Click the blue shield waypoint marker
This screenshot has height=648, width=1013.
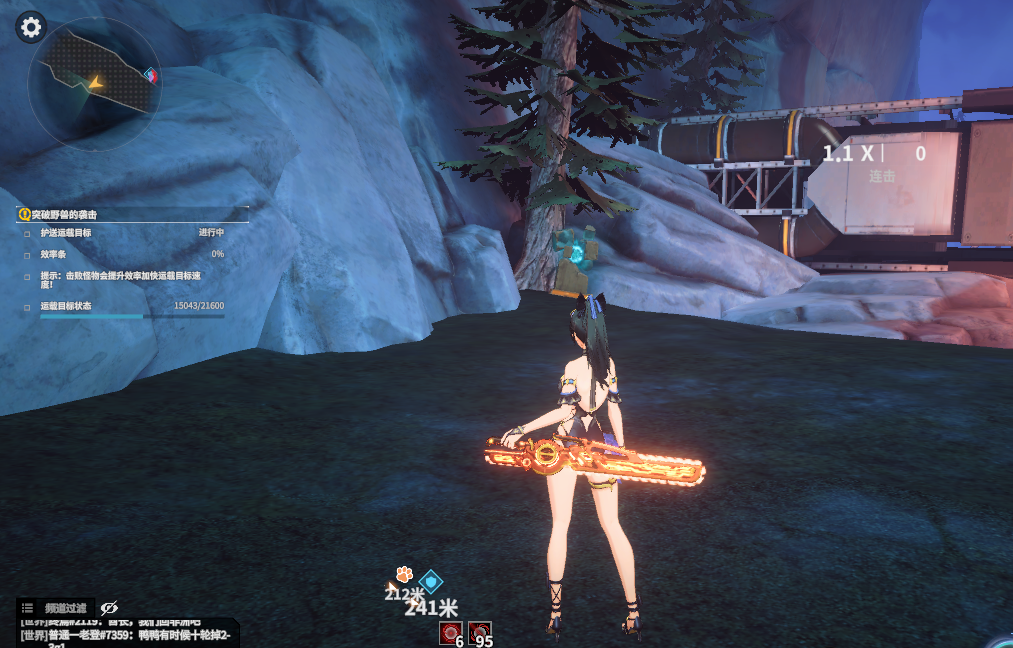pyautogui.click(x=431, y=580)
